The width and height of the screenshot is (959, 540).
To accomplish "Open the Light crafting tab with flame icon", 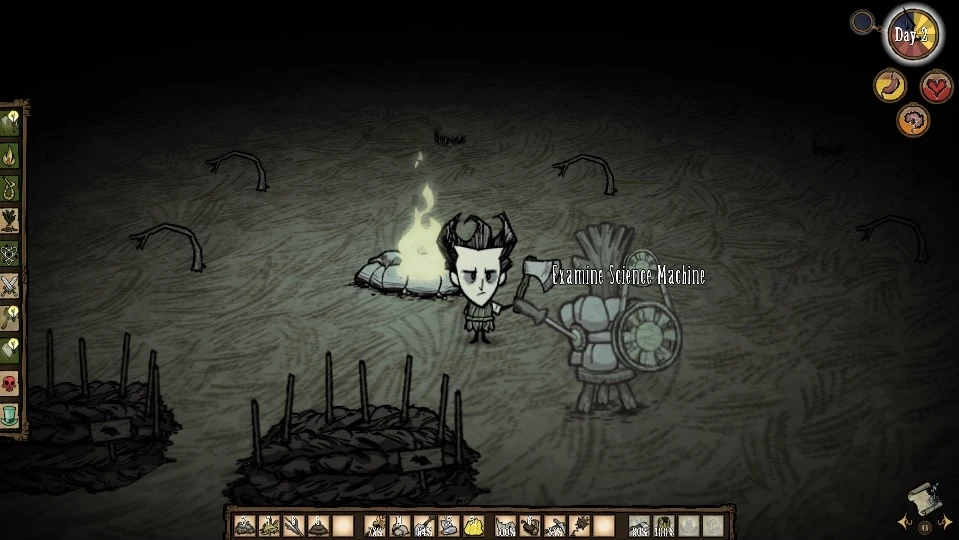I will [x=10, y=156].
